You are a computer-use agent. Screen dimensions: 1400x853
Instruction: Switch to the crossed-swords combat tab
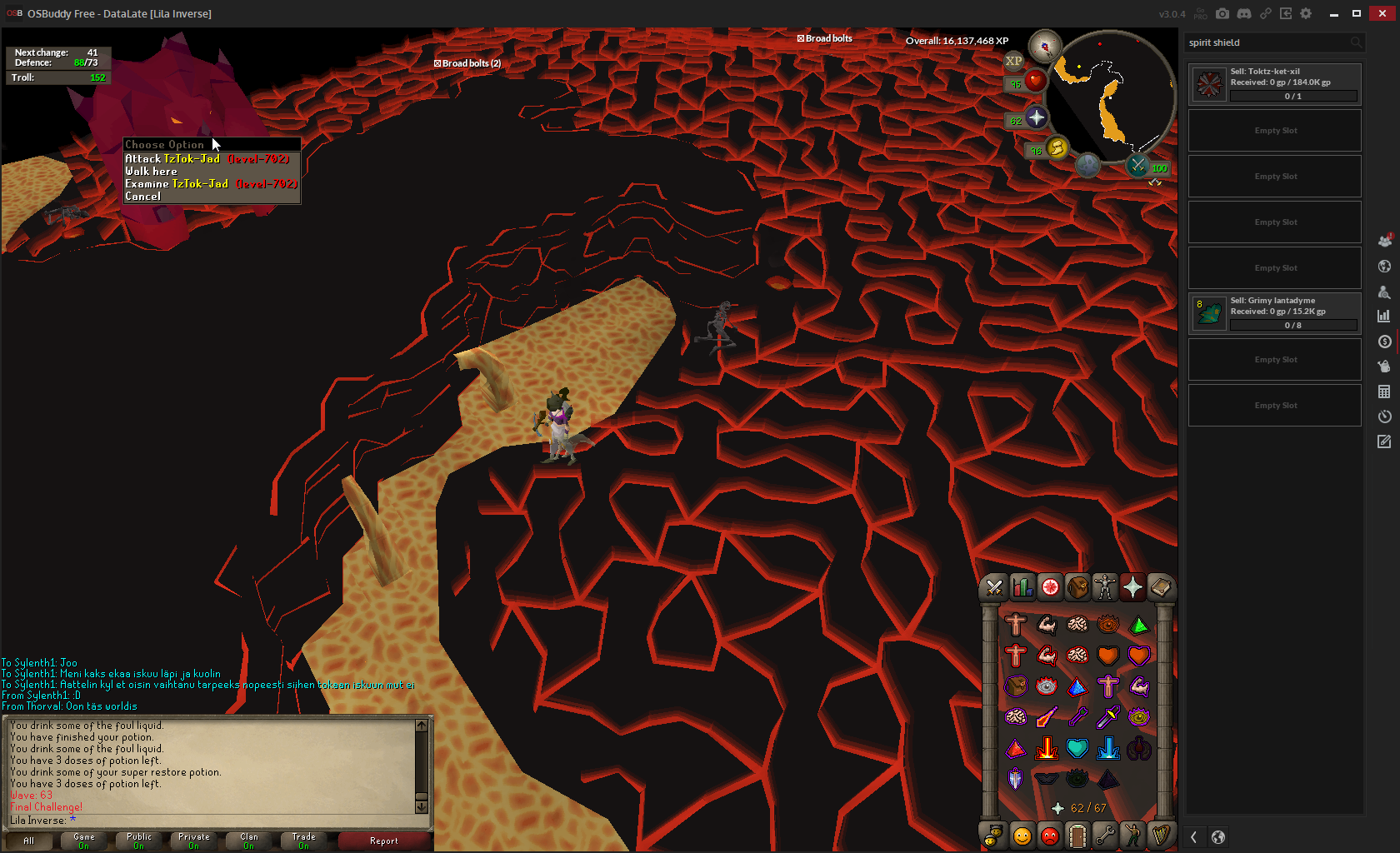(994, 587)
